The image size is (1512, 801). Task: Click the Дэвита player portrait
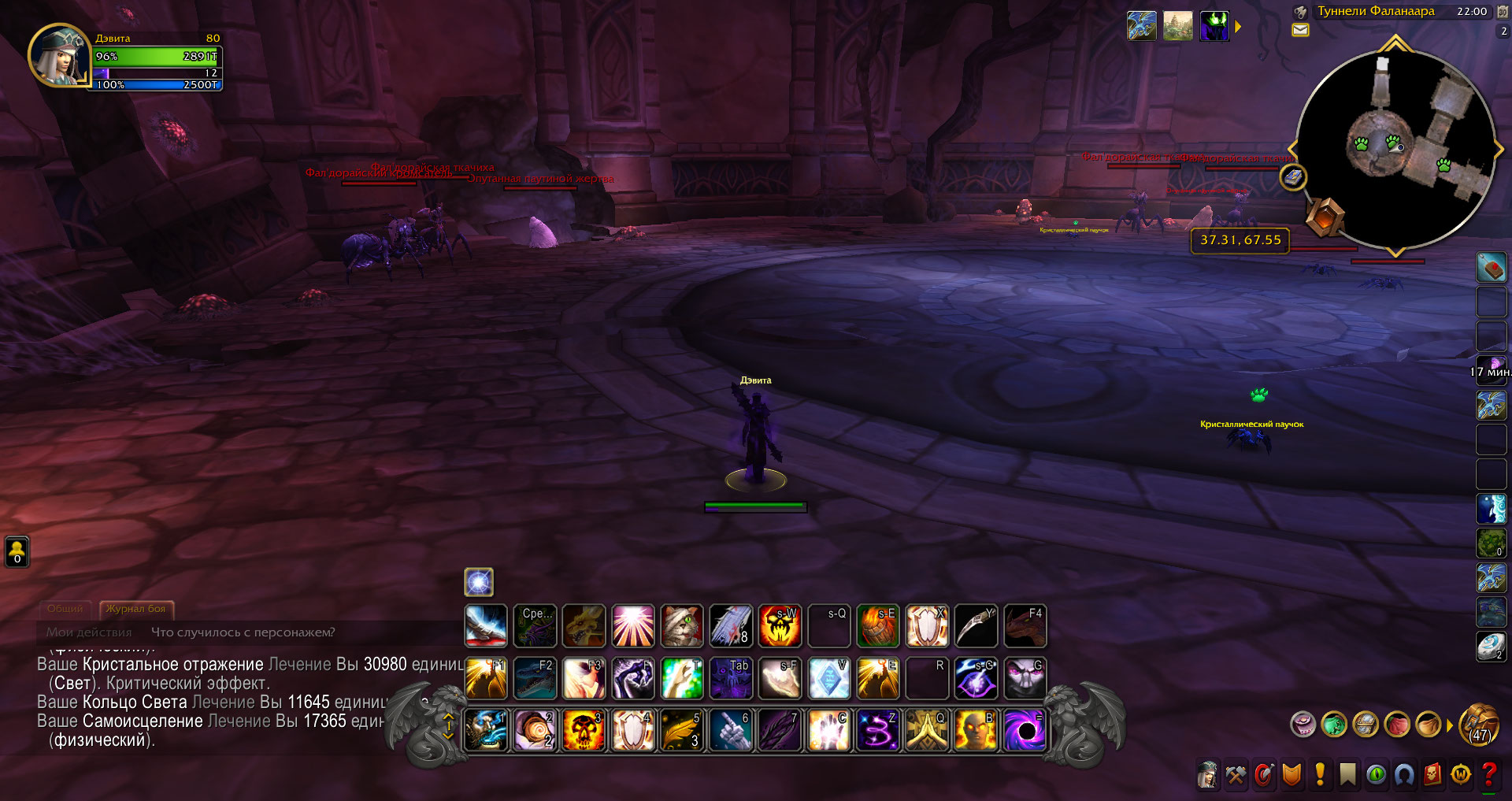(58, 55)
